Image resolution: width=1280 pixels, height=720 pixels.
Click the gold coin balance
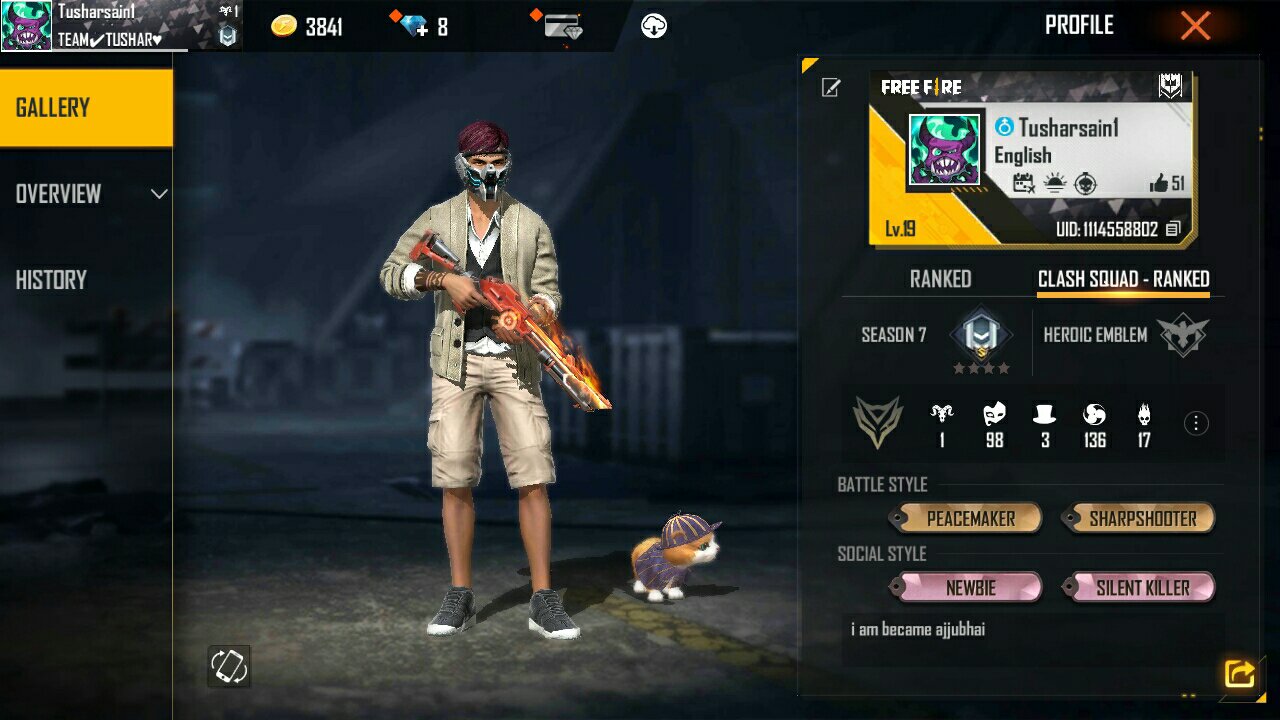pyautogui.click(x=307, y=27)
